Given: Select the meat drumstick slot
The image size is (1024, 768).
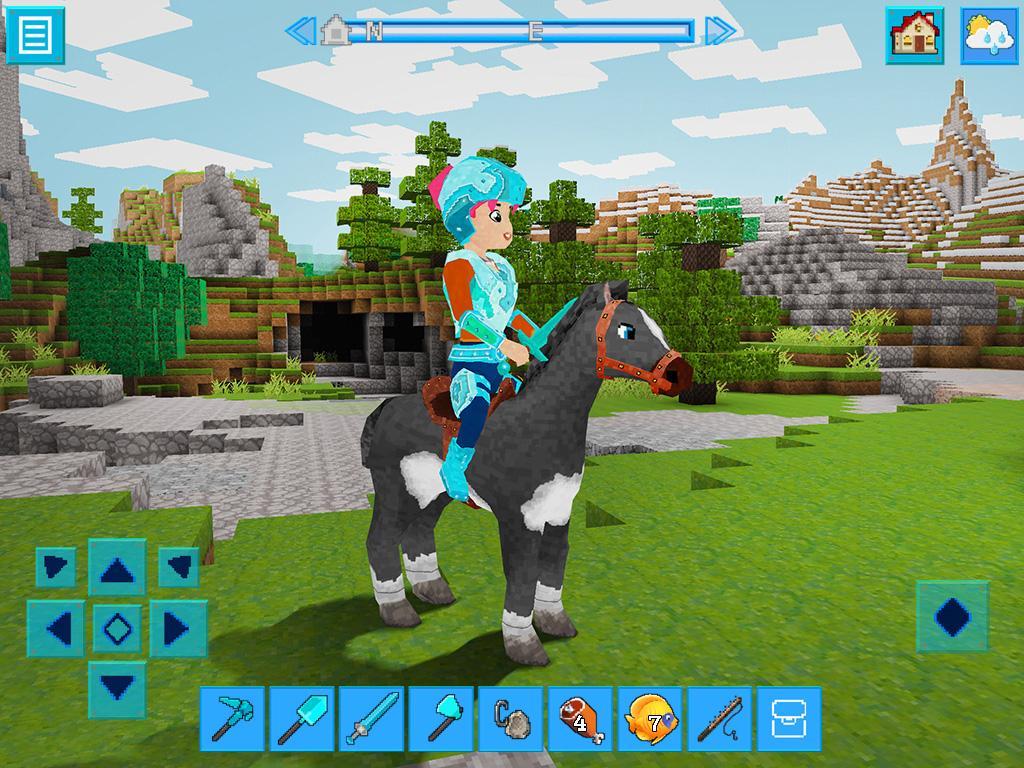Looking at the screenshot, I should tap(580, 718).
